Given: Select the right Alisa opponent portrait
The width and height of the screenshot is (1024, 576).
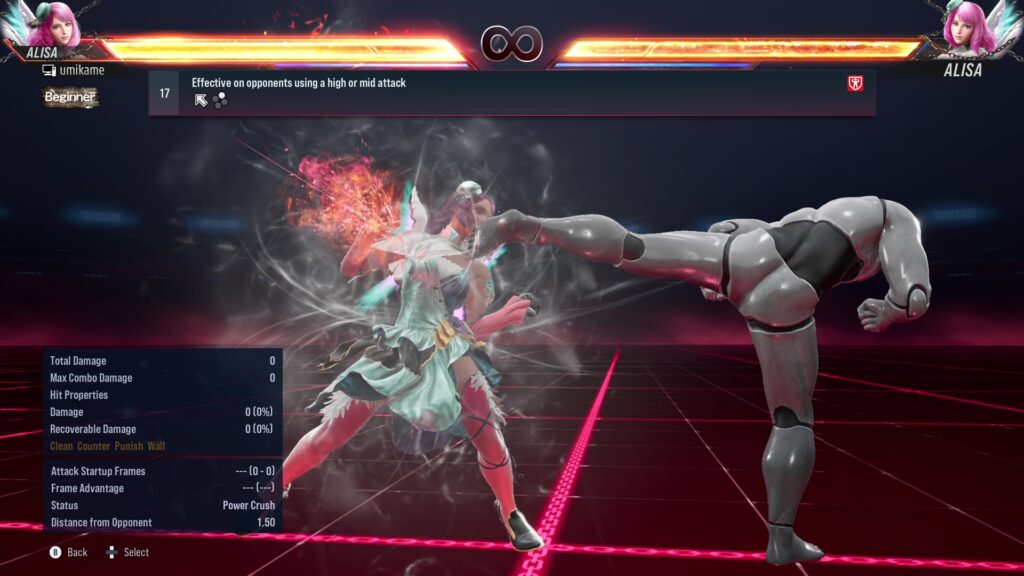Looking at the screenshot, I should tap(966, 26).
